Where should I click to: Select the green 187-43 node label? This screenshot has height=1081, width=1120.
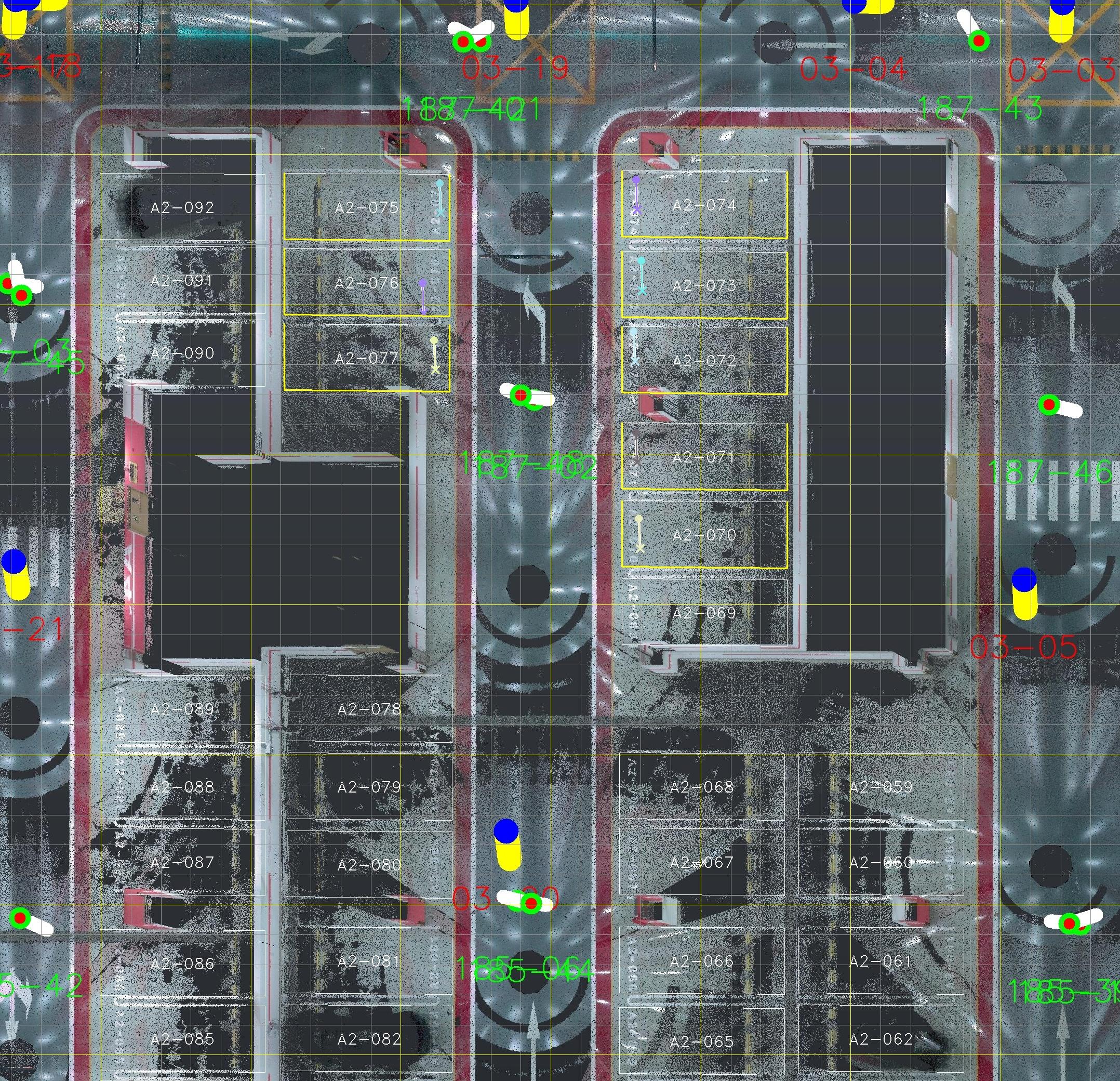979,109
